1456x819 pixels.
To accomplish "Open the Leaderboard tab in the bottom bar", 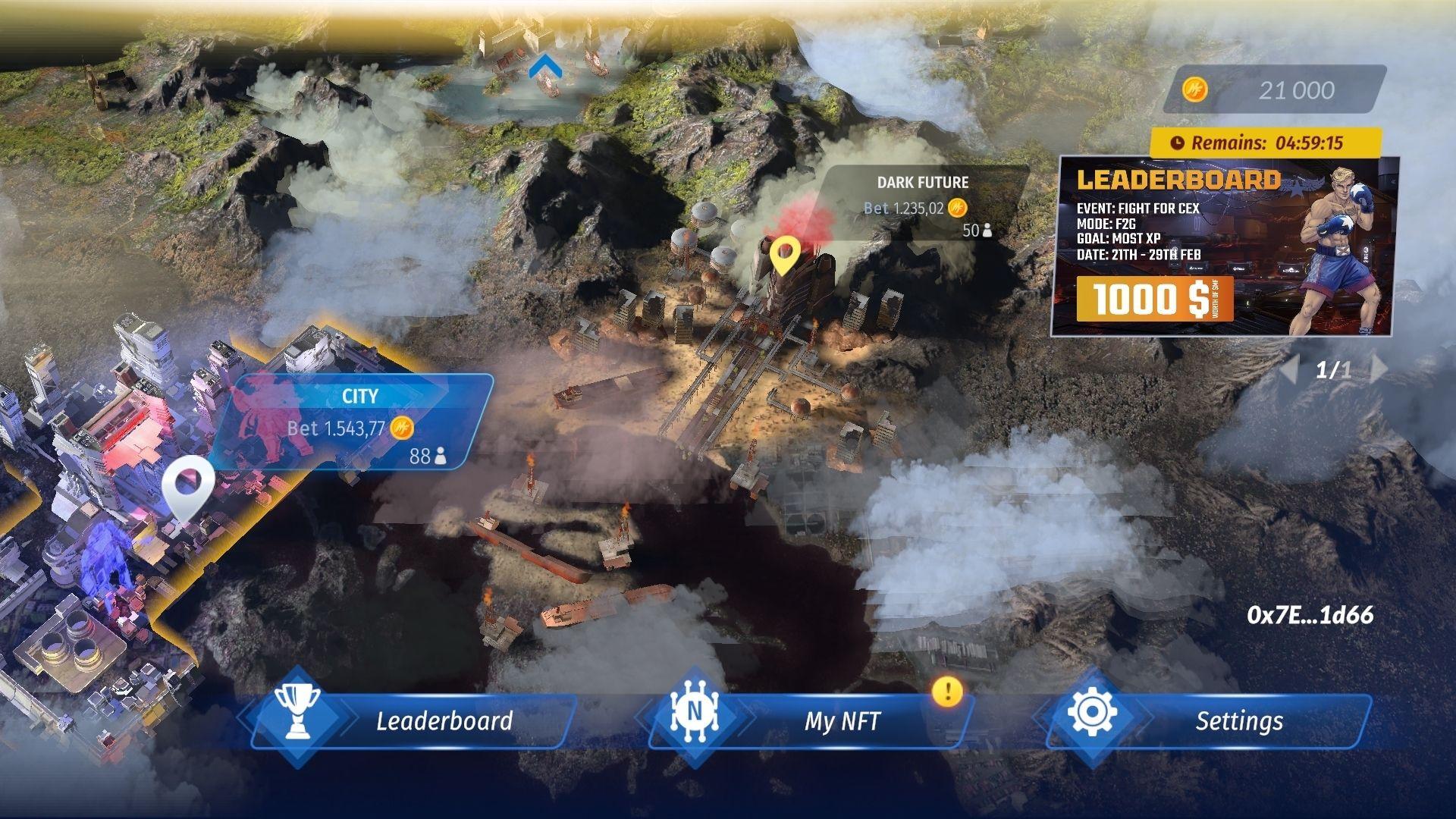I will tap(444, 722).
